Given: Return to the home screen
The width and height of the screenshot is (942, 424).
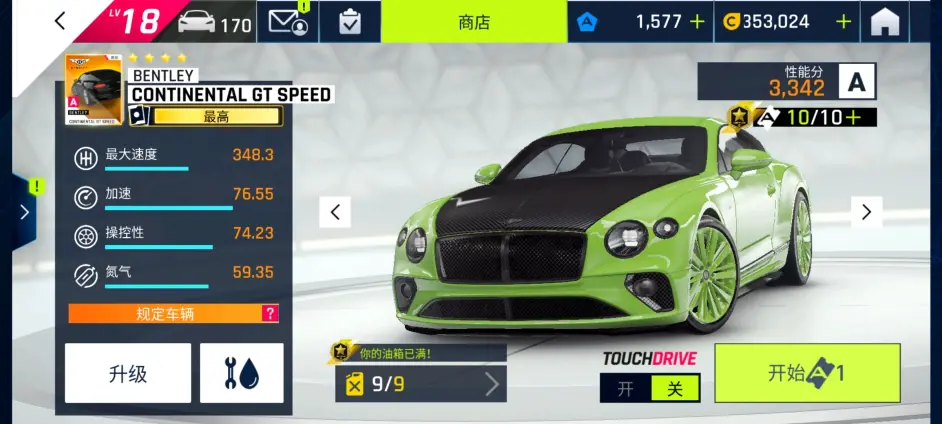Looking at the screenshot, I should 885,23.
